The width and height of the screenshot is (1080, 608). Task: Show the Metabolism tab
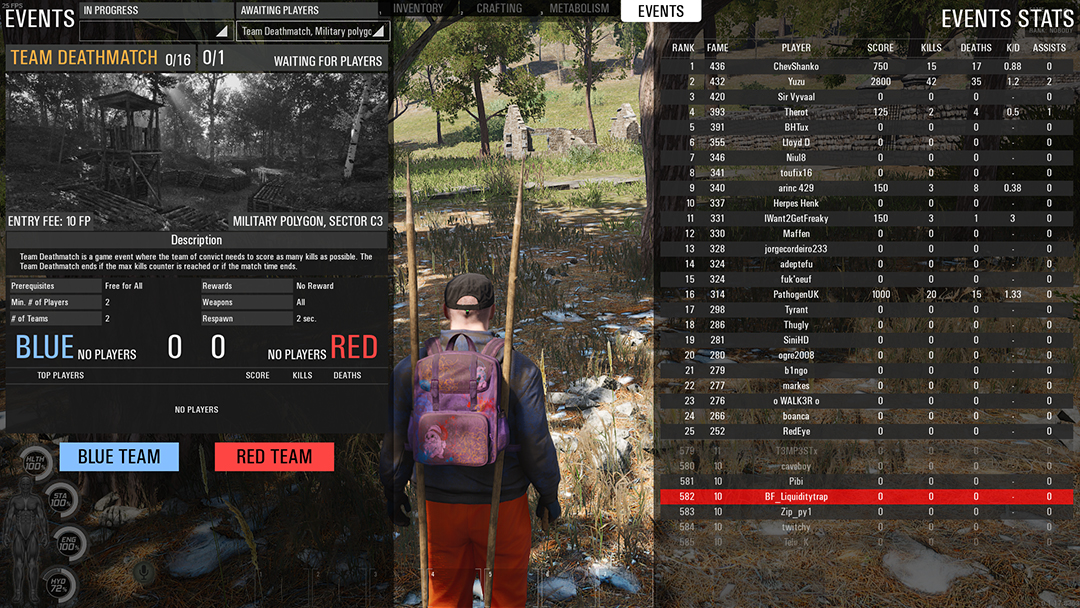pos(579,9)
